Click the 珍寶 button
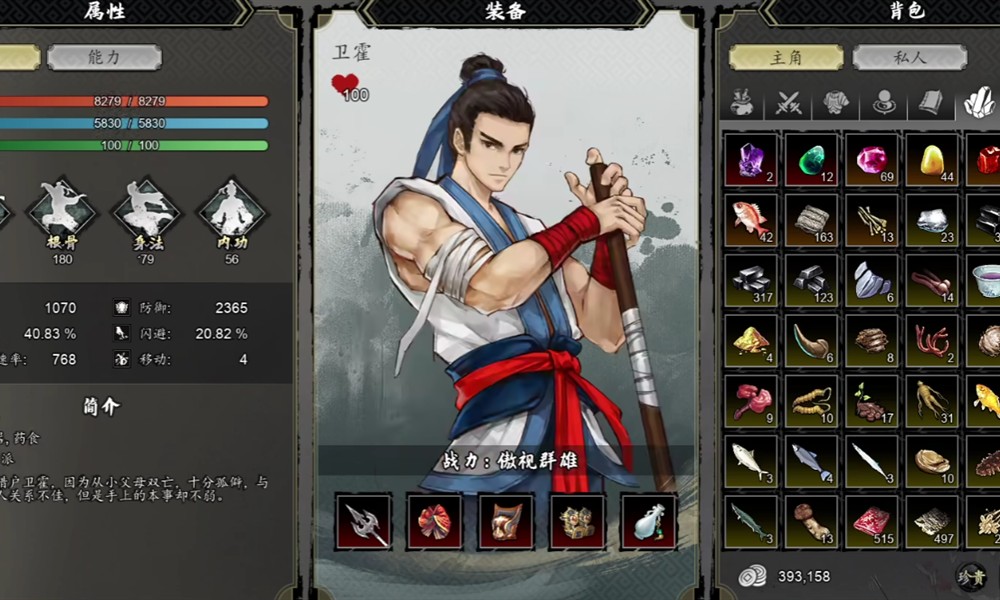This screenshot has width=1000, height=600. point(970,576)
